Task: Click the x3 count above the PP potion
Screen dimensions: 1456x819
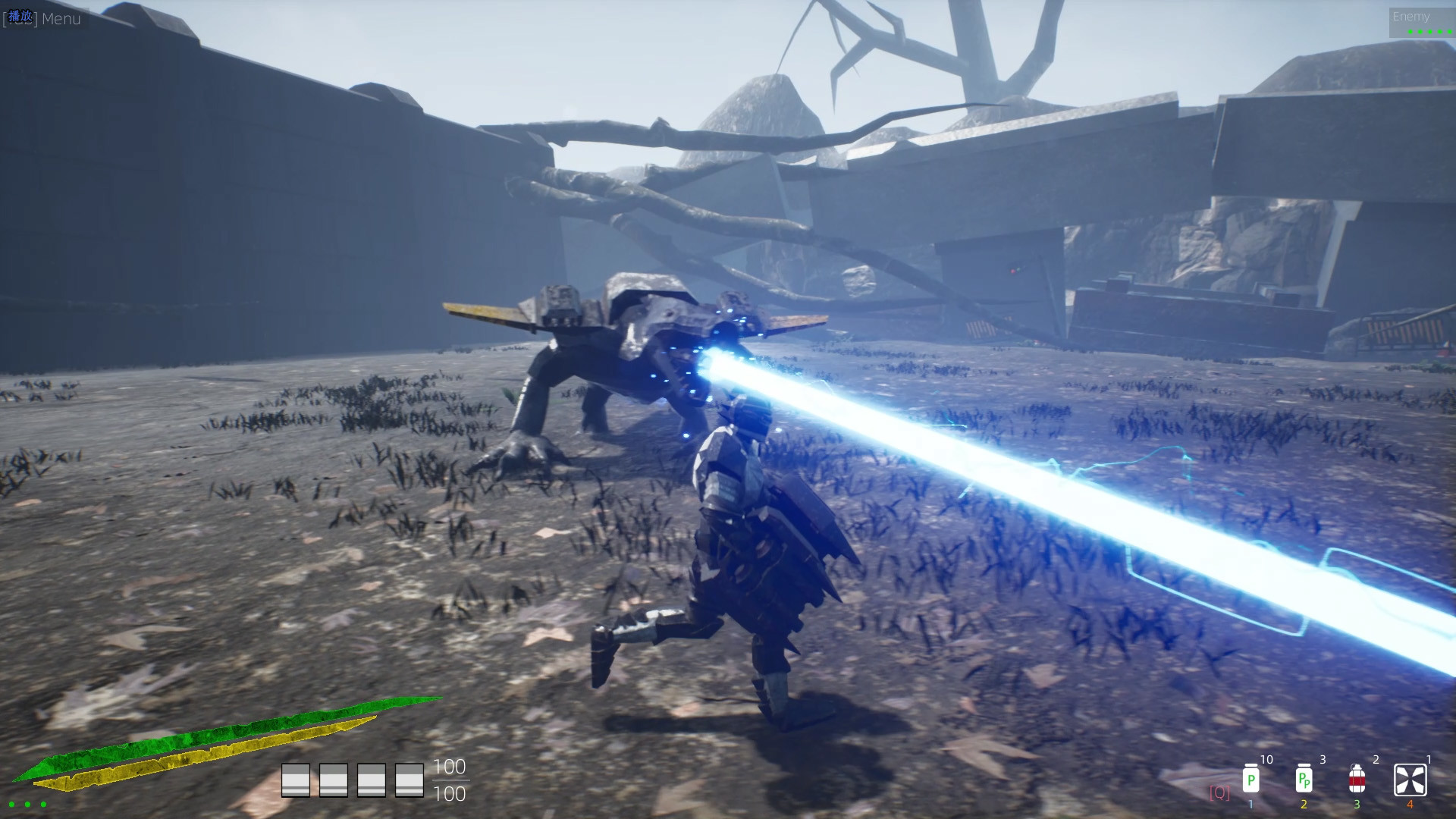Action: (x=1323, y=759)
